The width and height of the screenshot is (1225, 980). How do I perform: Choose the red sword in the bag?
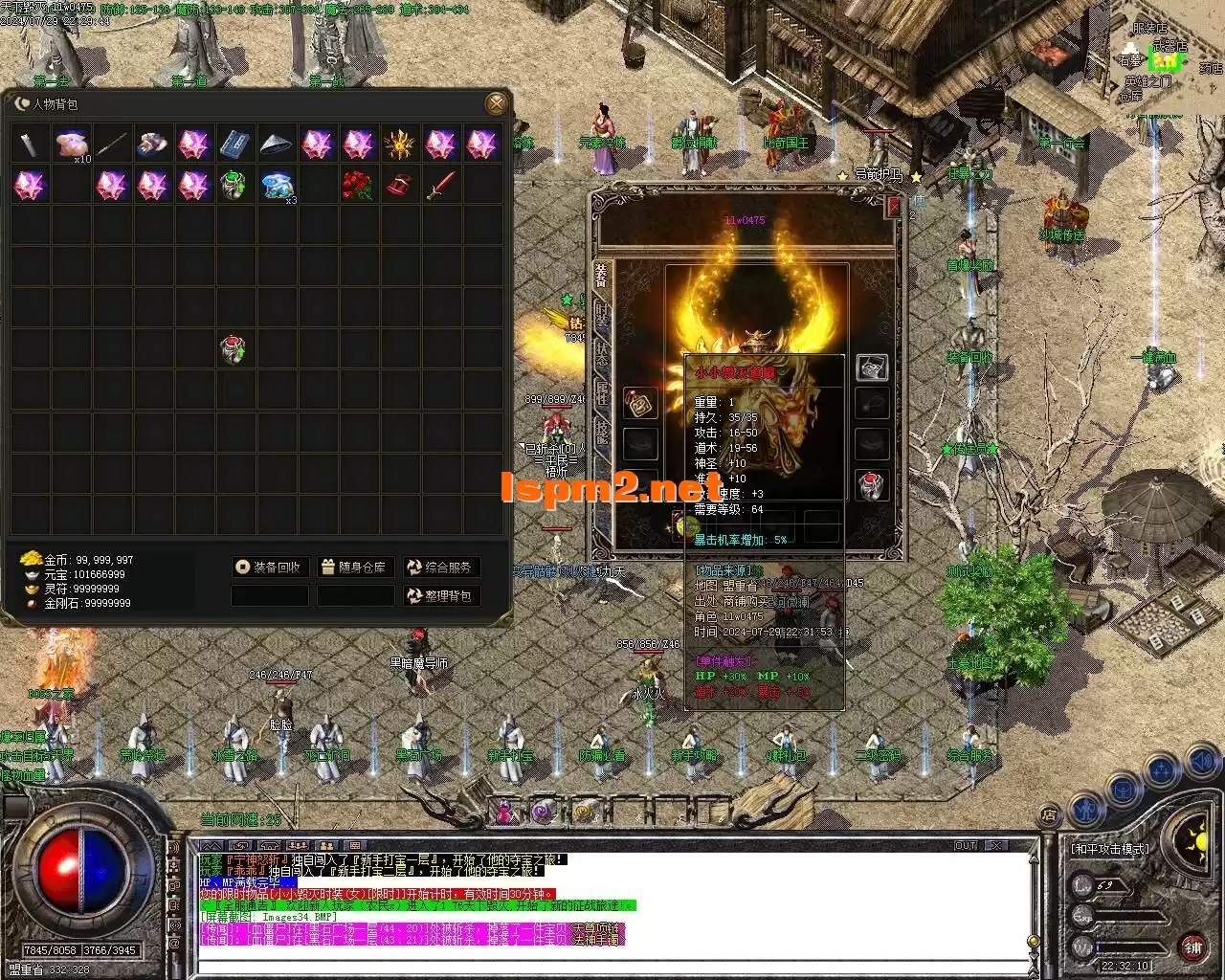click(x=439, y=185)
